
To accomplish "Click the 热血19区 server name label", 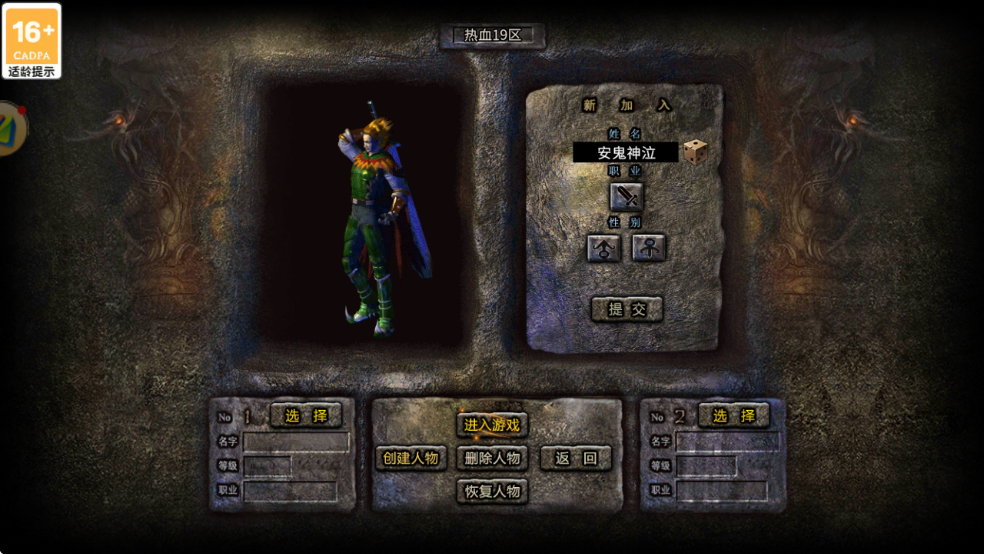I will click(493, 35).
